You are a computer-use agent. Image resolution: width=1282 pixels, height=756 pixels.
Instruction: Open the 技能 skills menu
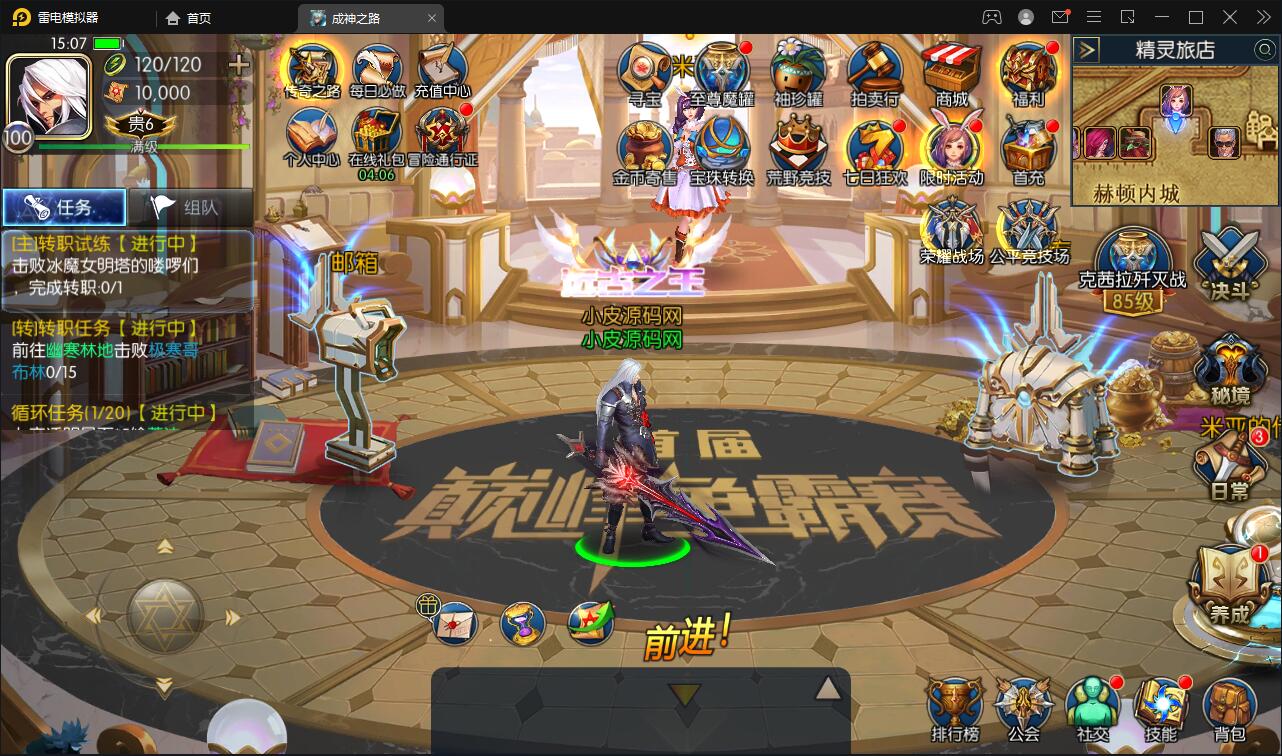coord(1160,706)
